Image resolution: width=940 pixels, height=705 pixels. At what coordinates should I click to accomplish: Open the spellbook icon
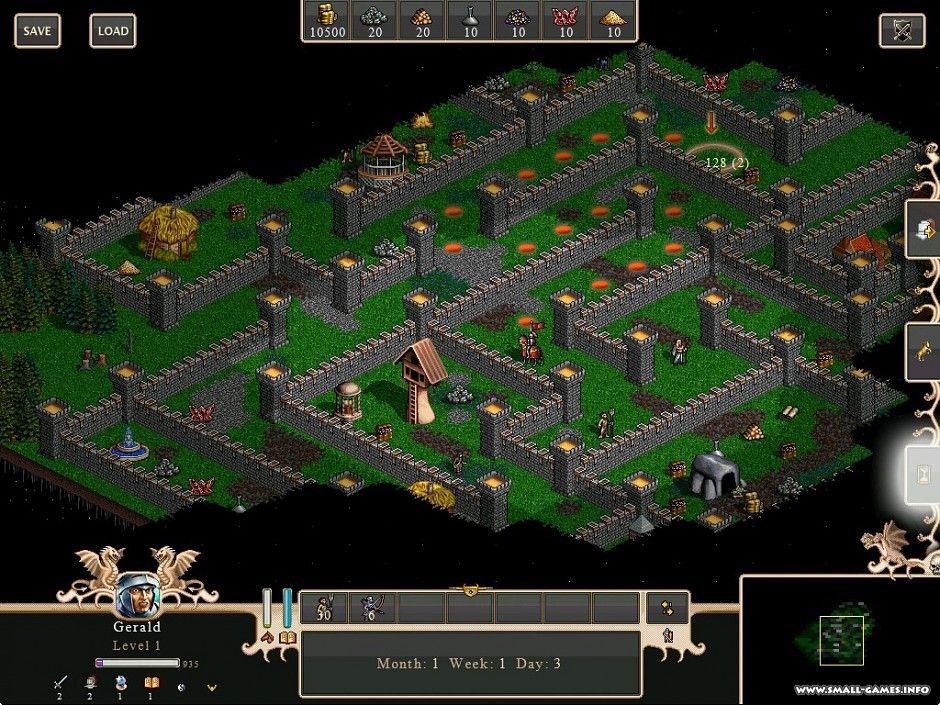[288, 637]
